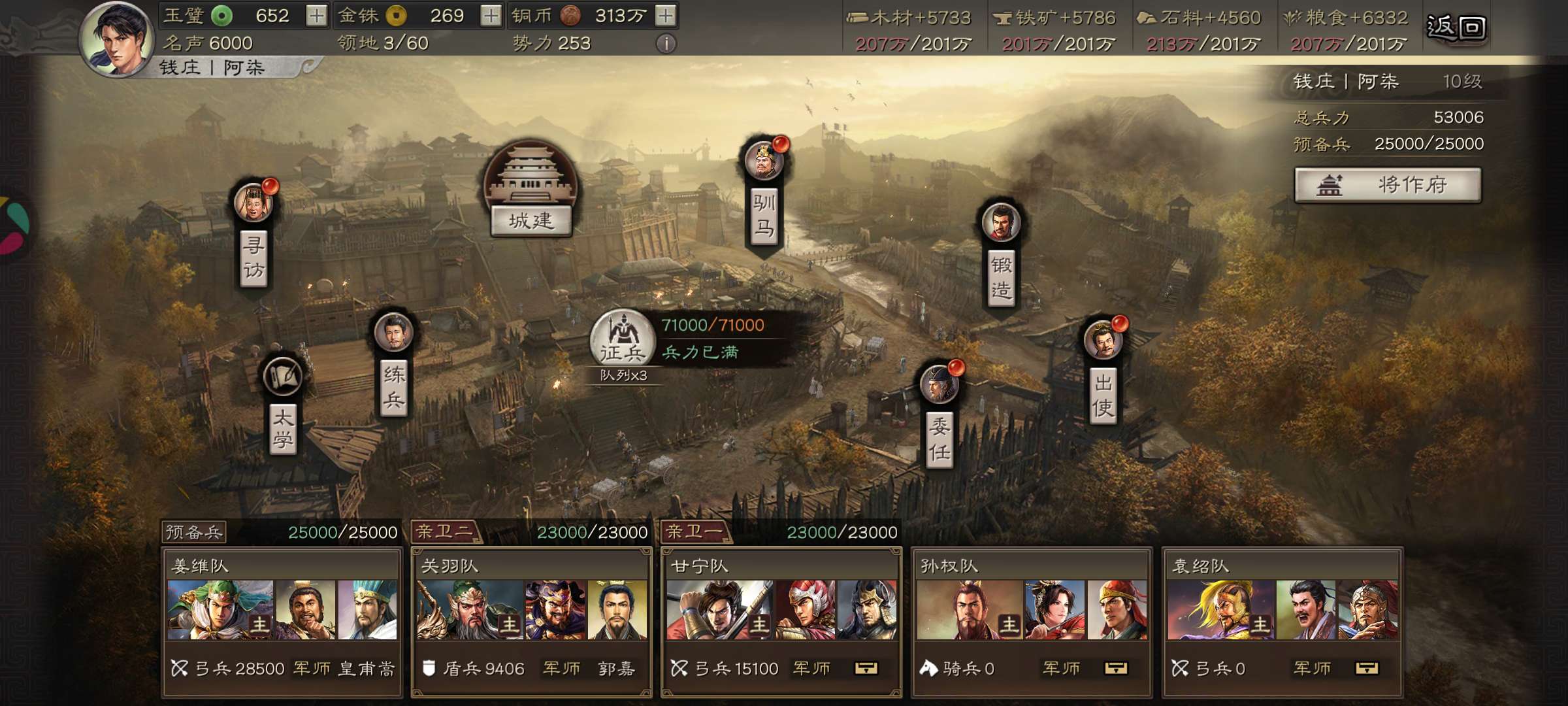The width and height of the screenshot is (1568, 706).
Task: Open the 将作府 workshop
Action: (1388, 185)
